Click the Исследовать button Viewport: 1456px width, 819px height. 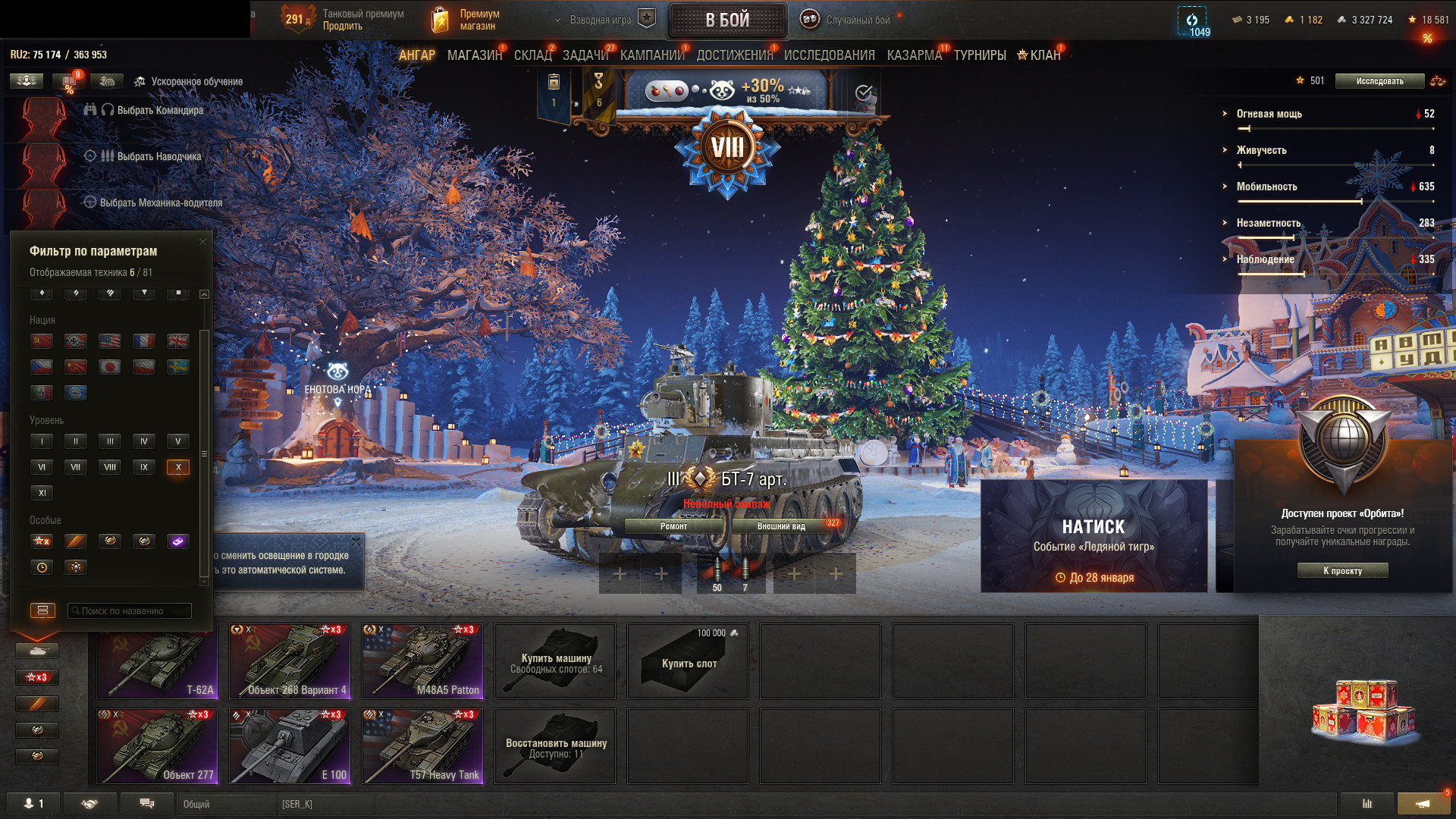tap(1379, 81)
